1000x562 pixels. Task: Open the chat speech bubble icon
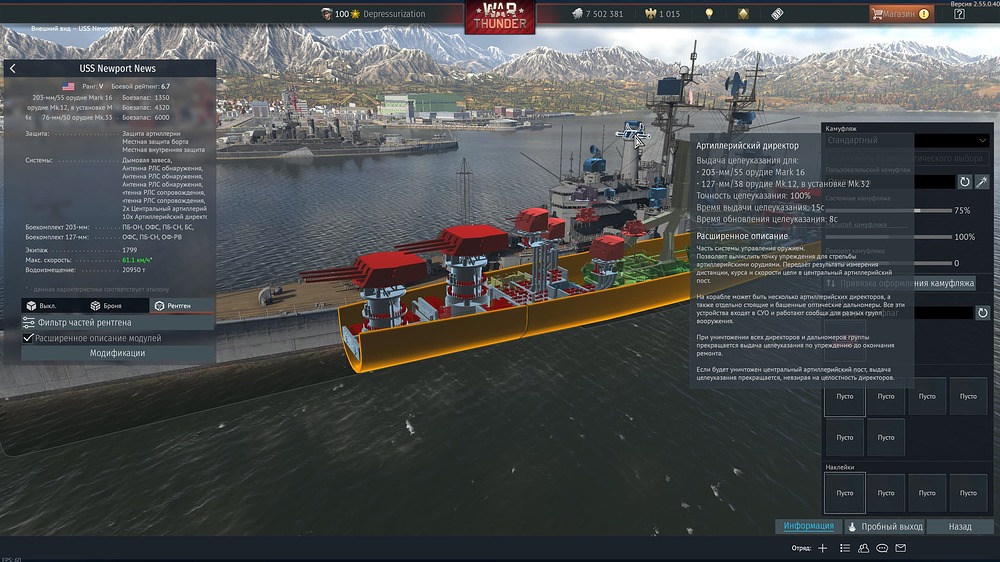[881, 548]
